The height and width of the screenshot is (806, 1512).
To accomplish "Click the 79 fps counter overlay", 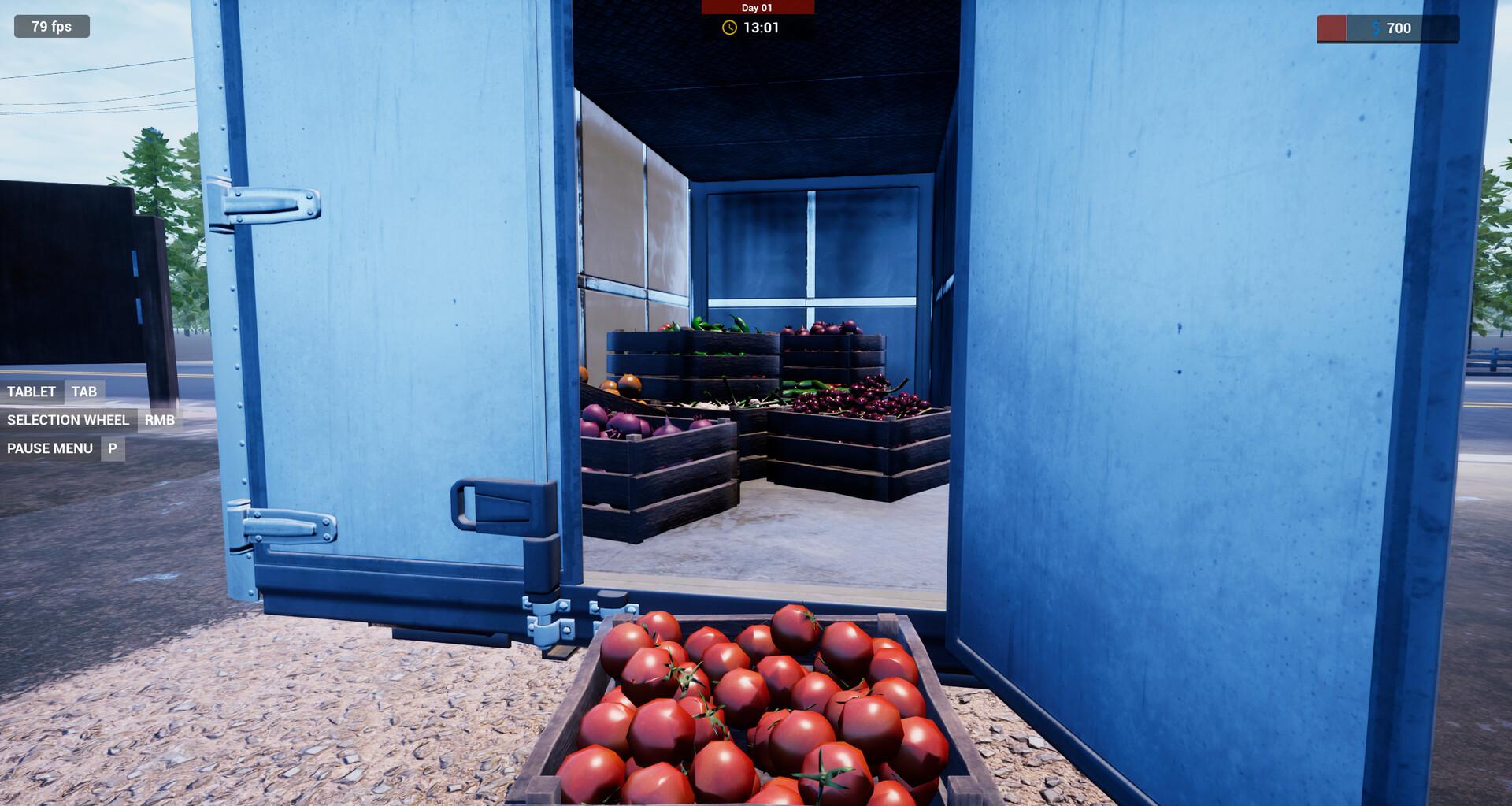I will click(50, 26).
